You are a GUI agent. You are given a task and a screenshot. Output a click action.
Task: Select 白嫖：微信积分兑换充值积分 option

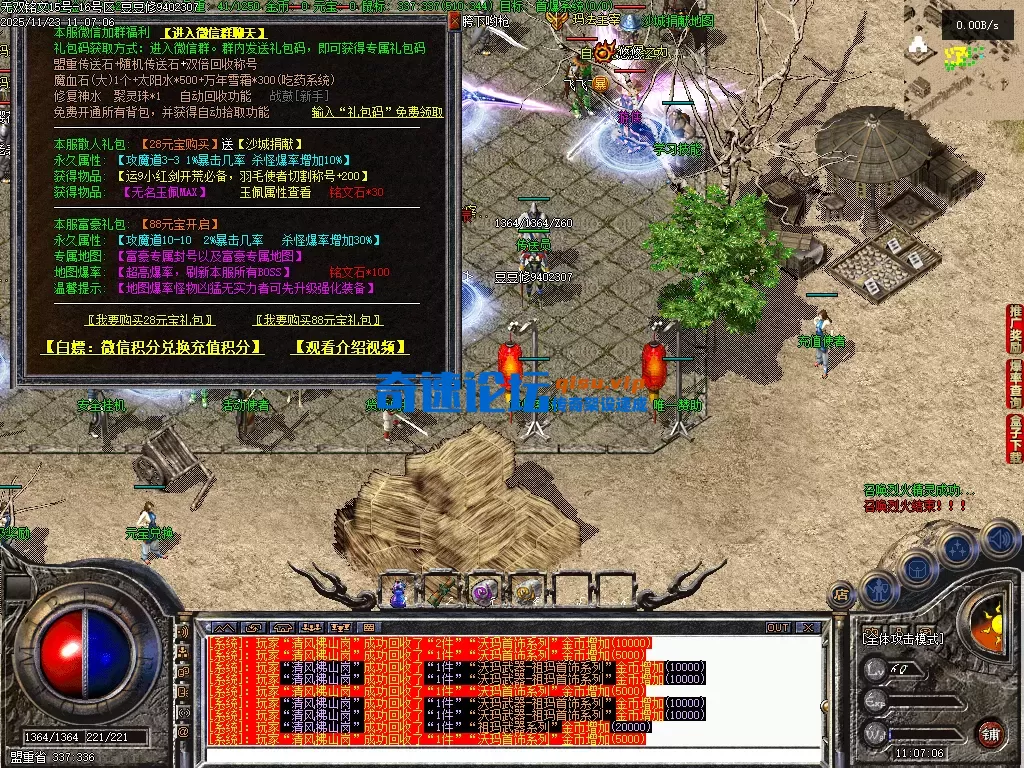153,347
